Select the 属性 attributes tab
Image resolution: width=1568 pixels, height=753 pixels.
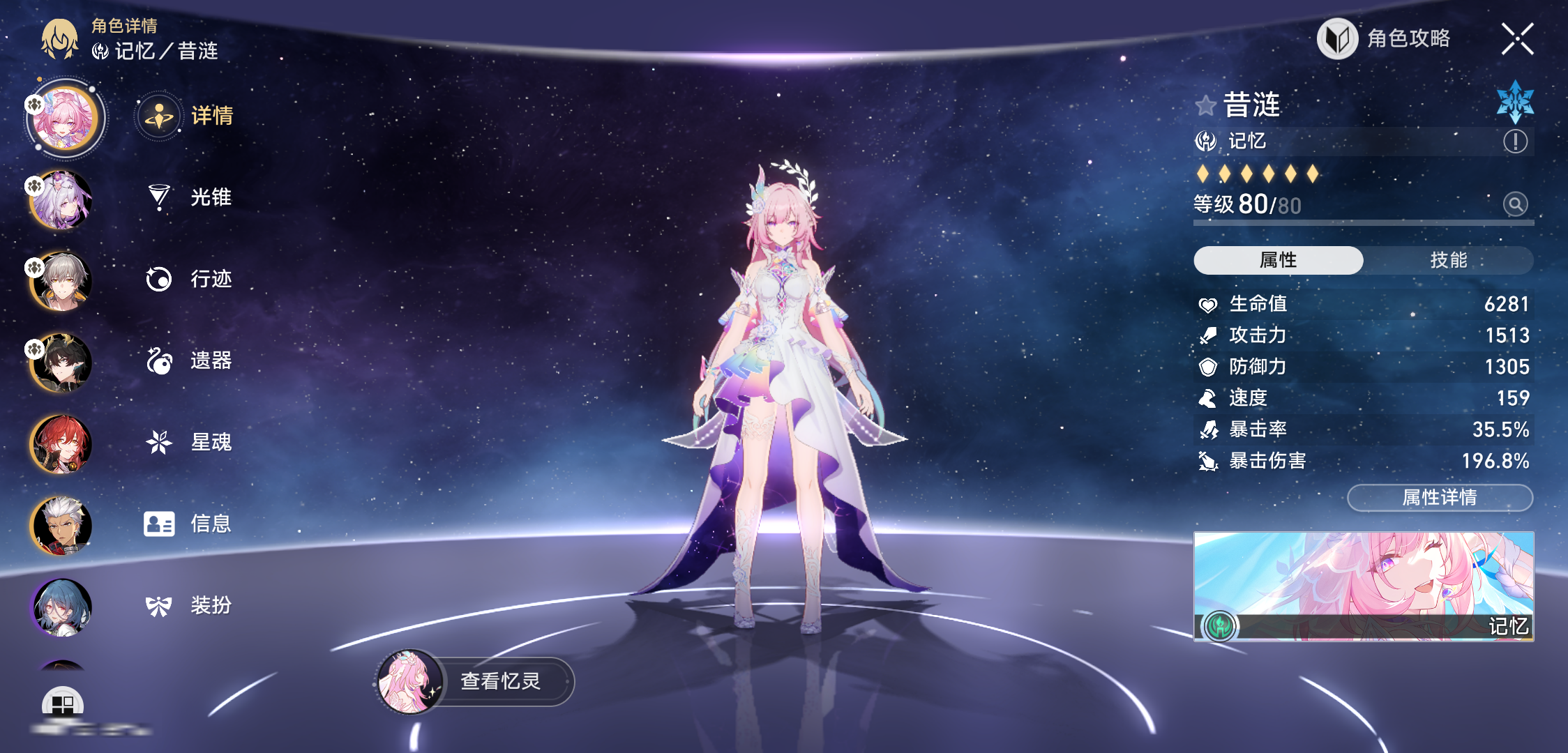click(1278, 260)
